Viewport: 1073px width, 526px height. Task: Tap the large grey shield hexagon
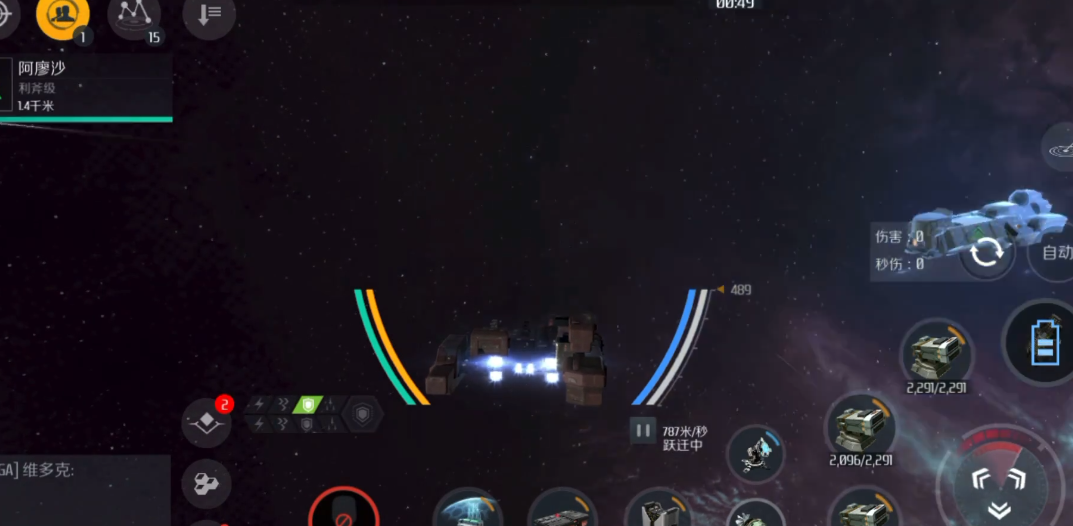click(x=361, y=414)
